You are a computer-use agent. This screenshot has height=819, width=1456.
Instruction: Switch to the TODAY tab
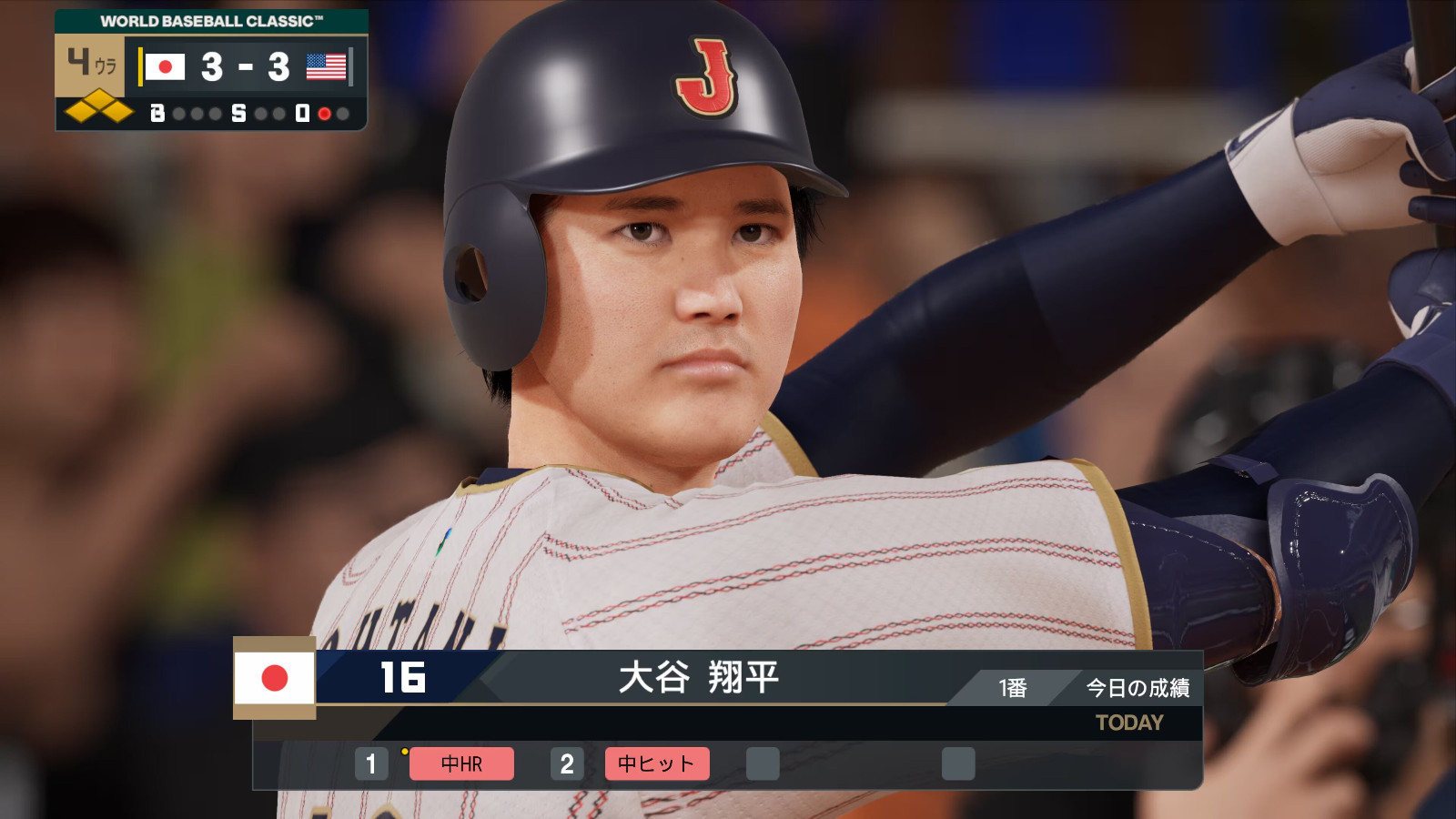coord(1128,723)
